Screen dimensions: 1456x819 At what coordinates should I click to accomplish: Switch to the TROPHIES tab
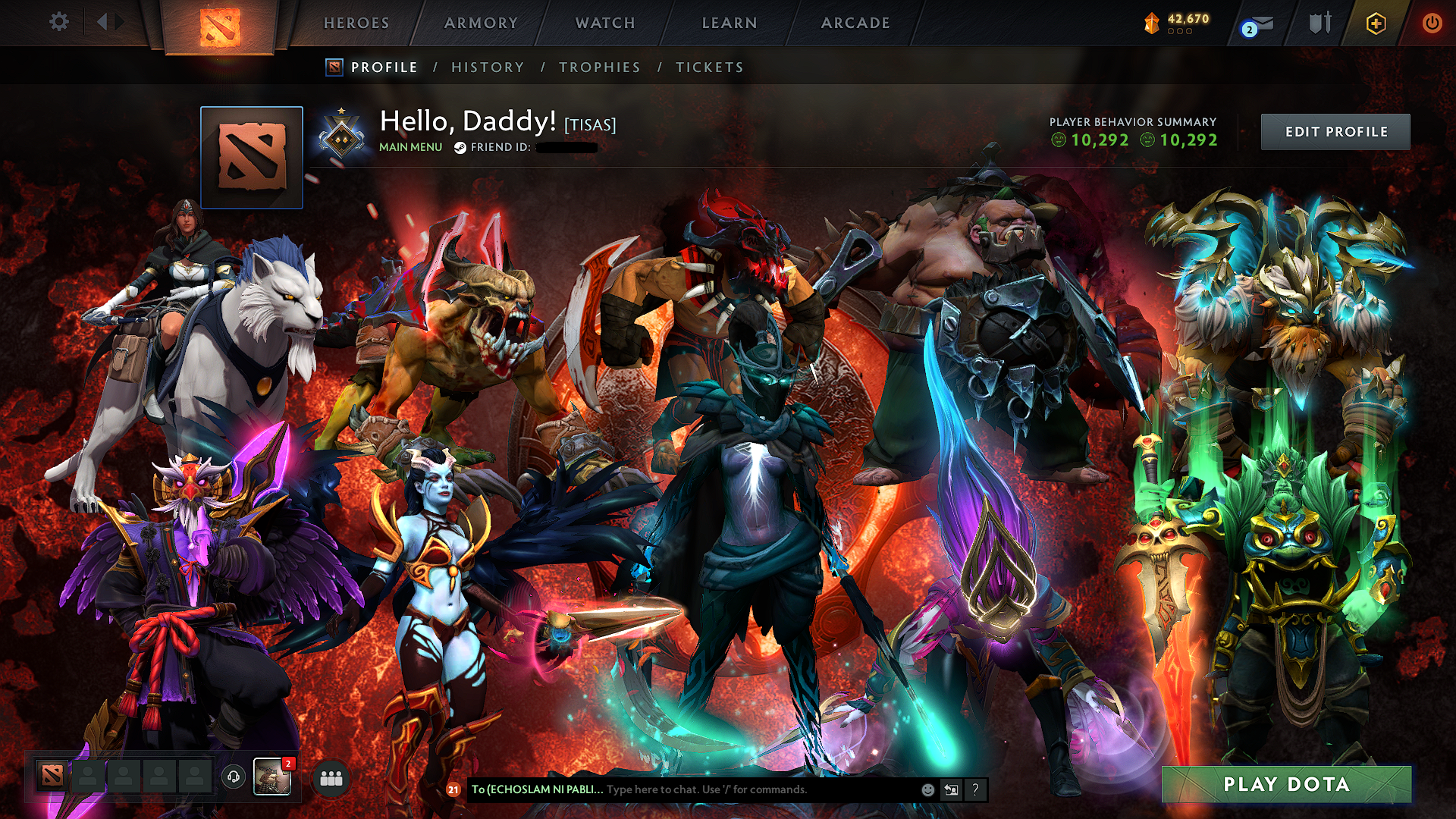[600, 67]
